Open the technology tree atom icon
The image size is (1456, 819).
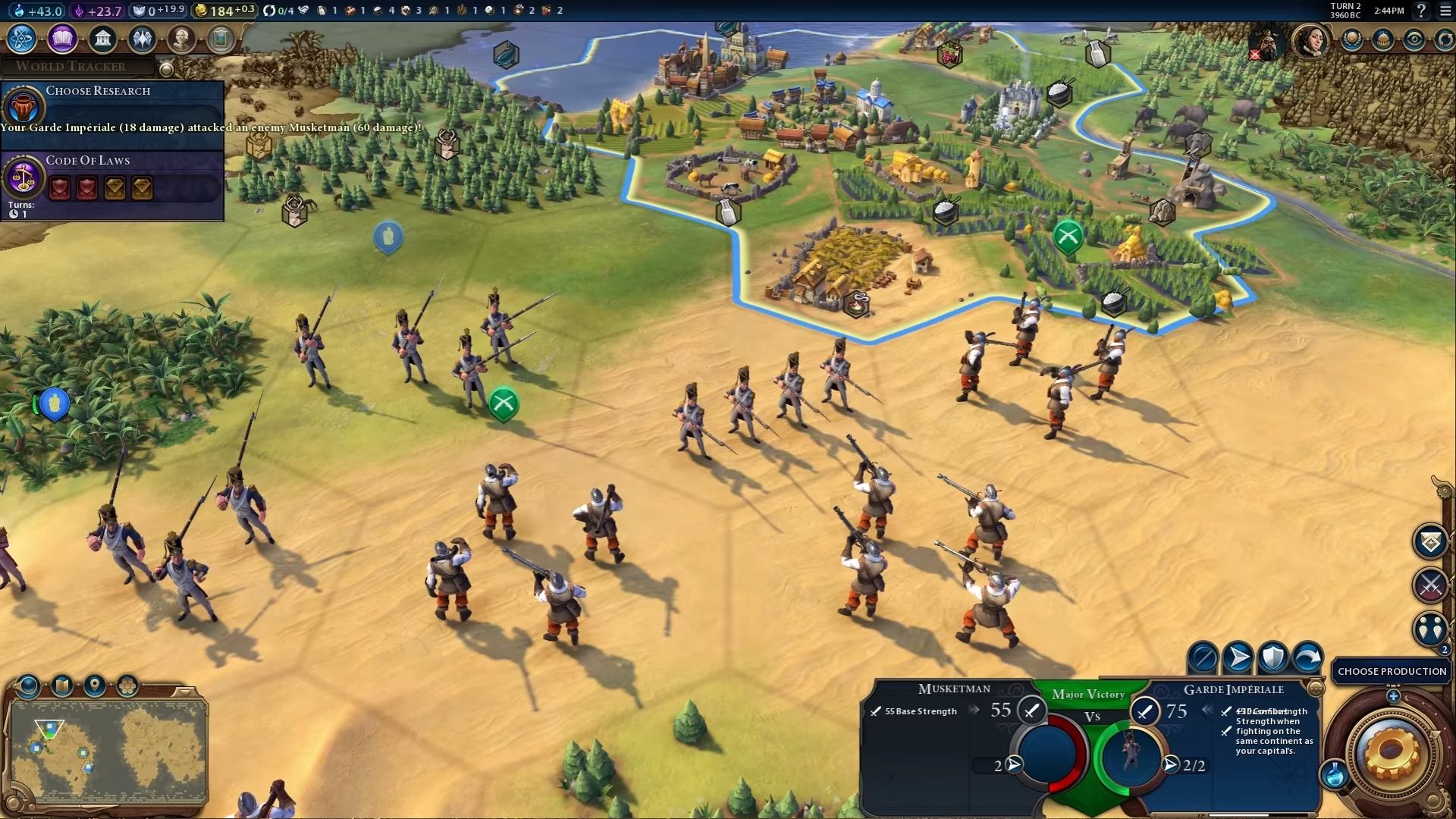pos(22,38)
